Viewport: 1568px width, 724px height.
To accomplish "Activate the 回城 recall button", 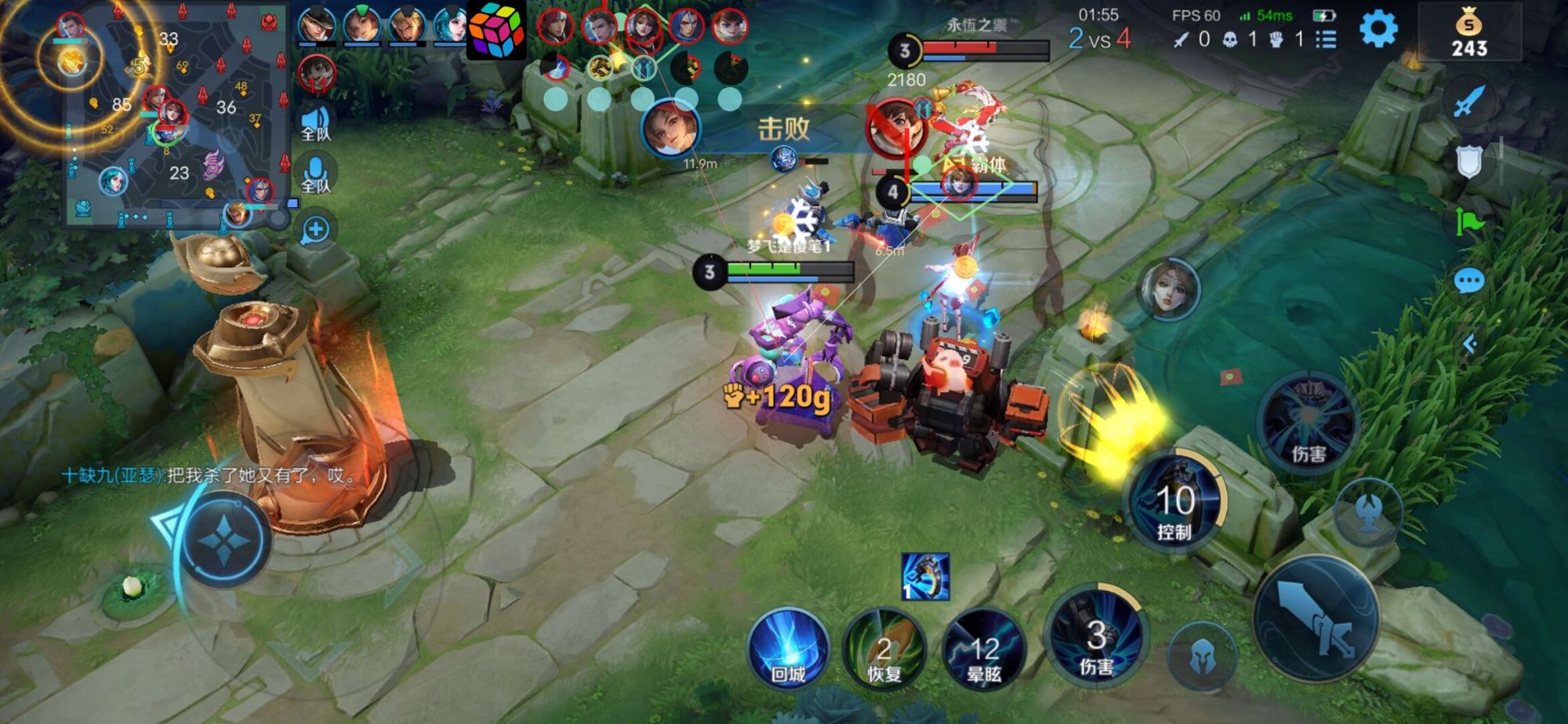I will [x=788, y=648].
